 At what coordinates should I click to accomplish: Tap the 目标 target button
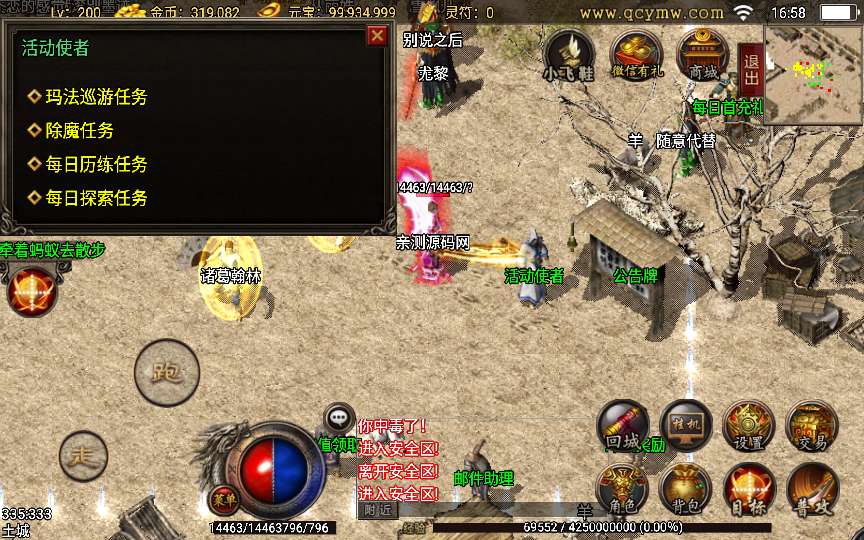pyautogui.click(x=748, y=489)
